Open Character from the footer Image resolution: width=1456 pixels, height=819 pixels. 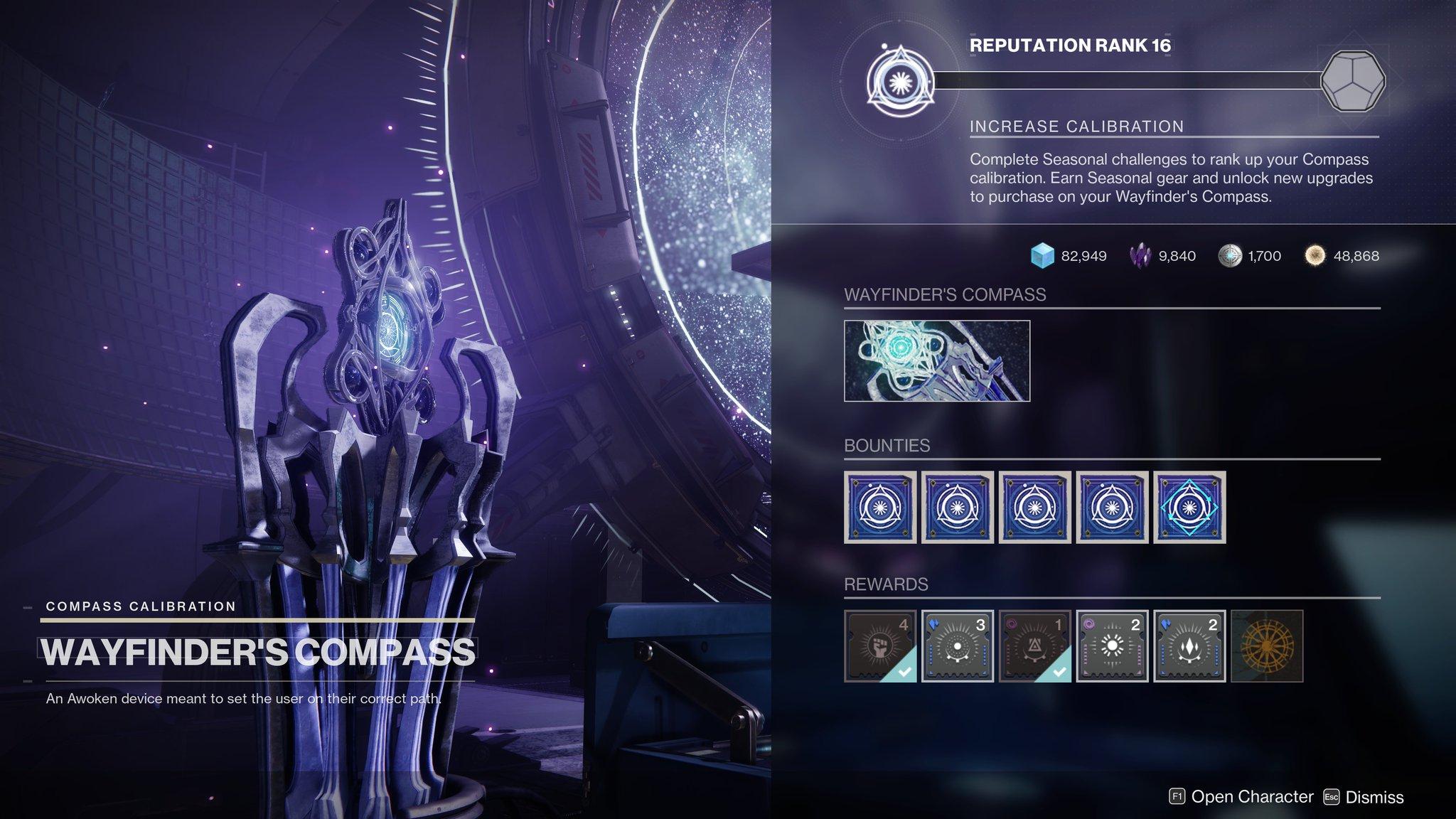point(1241,797)
